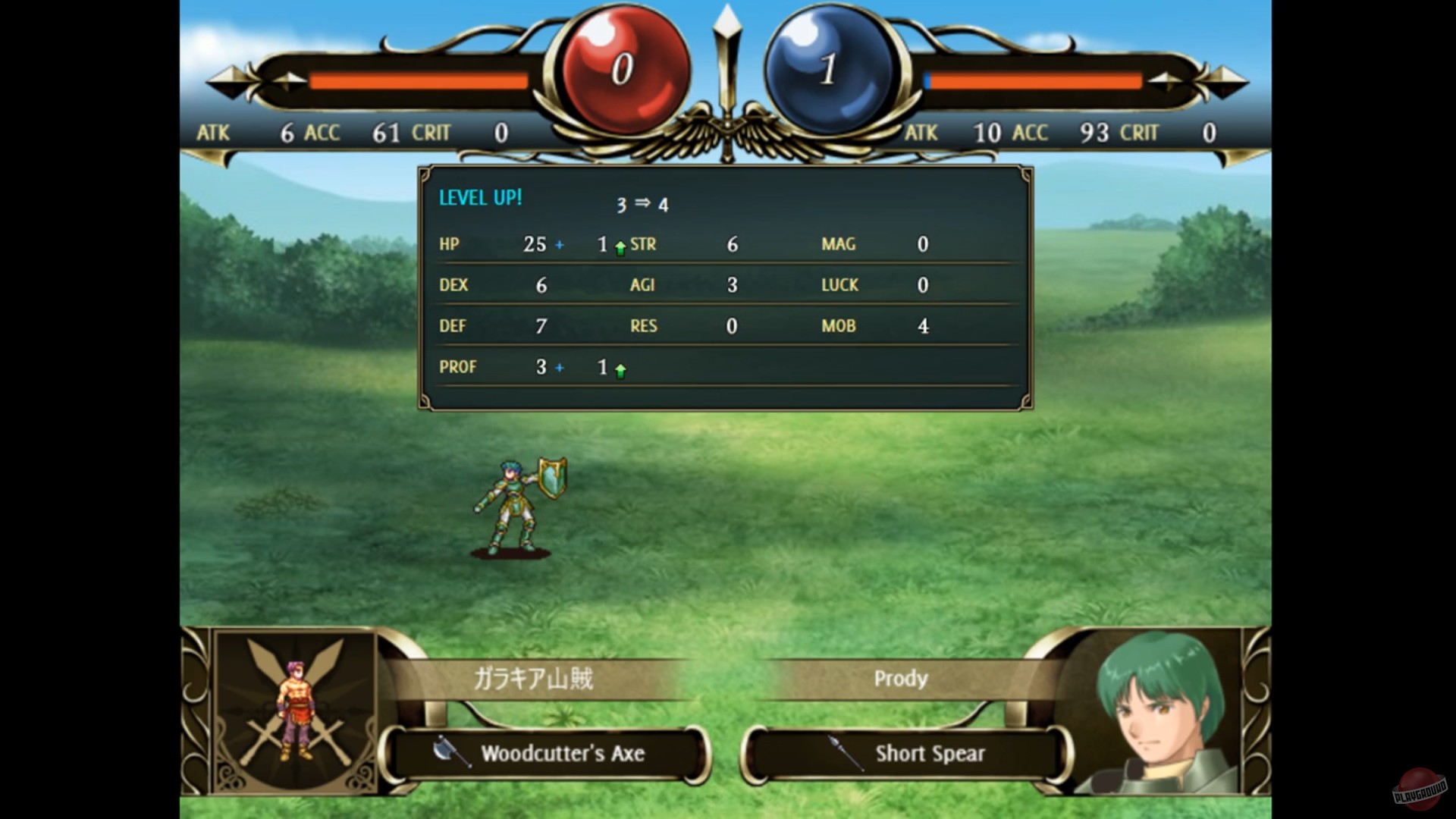
Task: Click the LEVEL UP! heading
Action: coord(479,198)
